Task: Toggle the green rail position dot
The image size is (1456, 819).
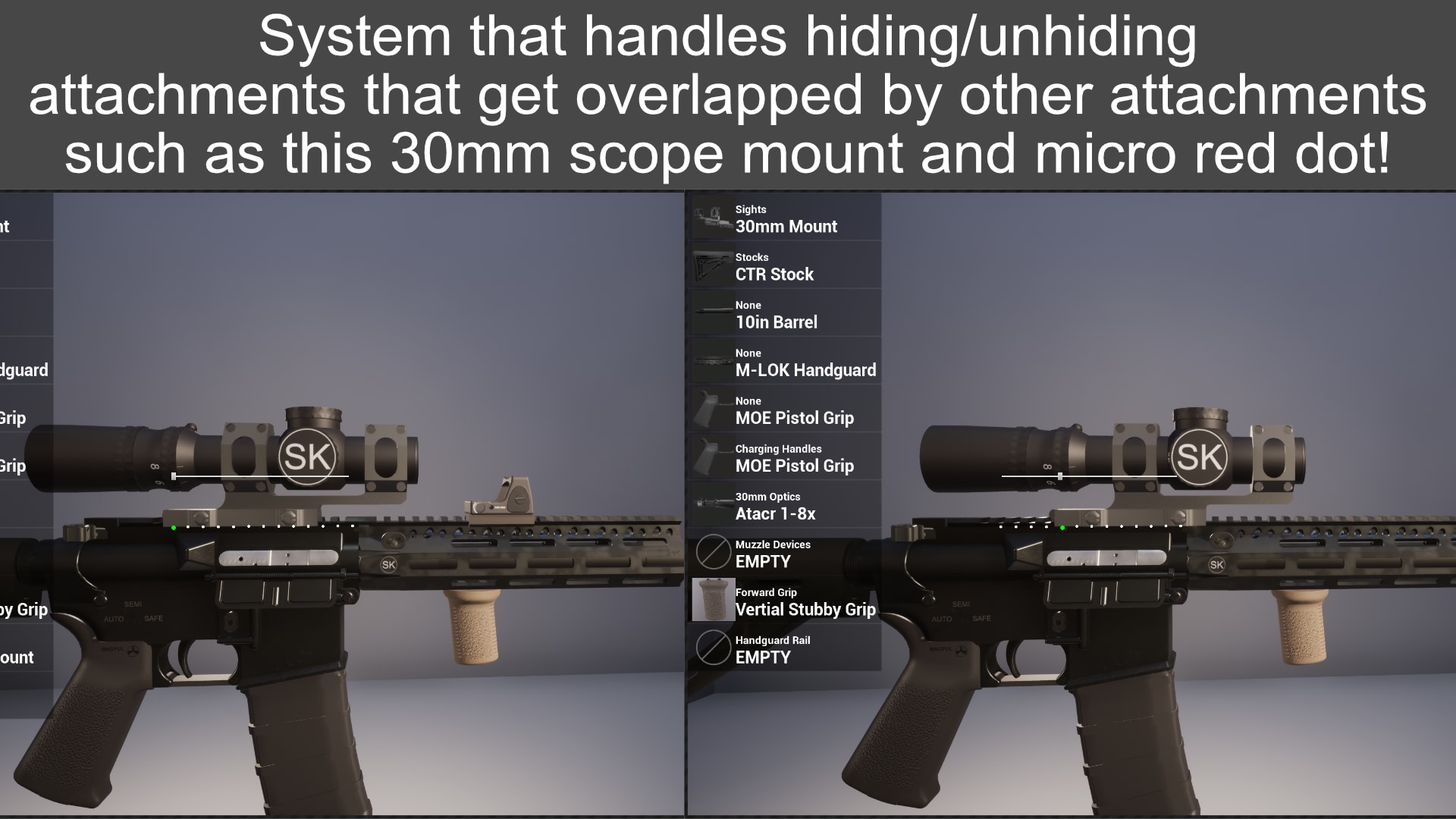Action: click(x=173, y=528)
